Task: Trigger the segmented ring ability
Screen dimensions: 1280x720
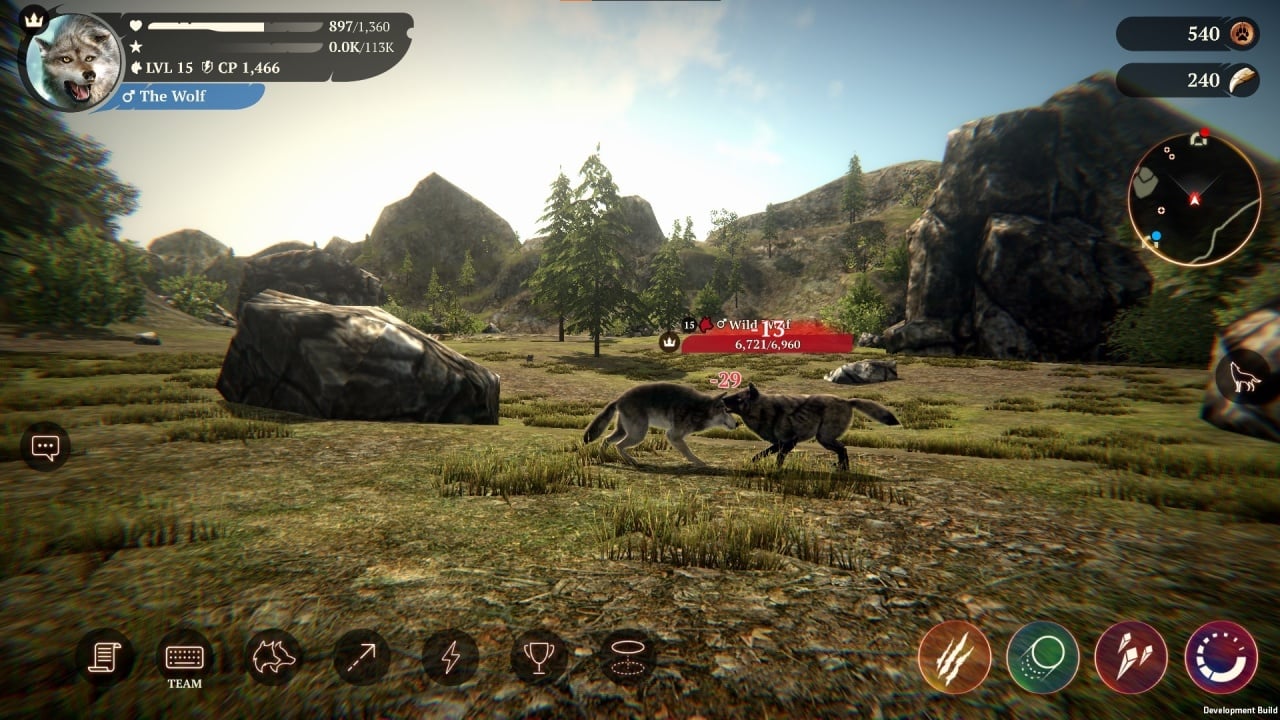Action: [1220, 657]
